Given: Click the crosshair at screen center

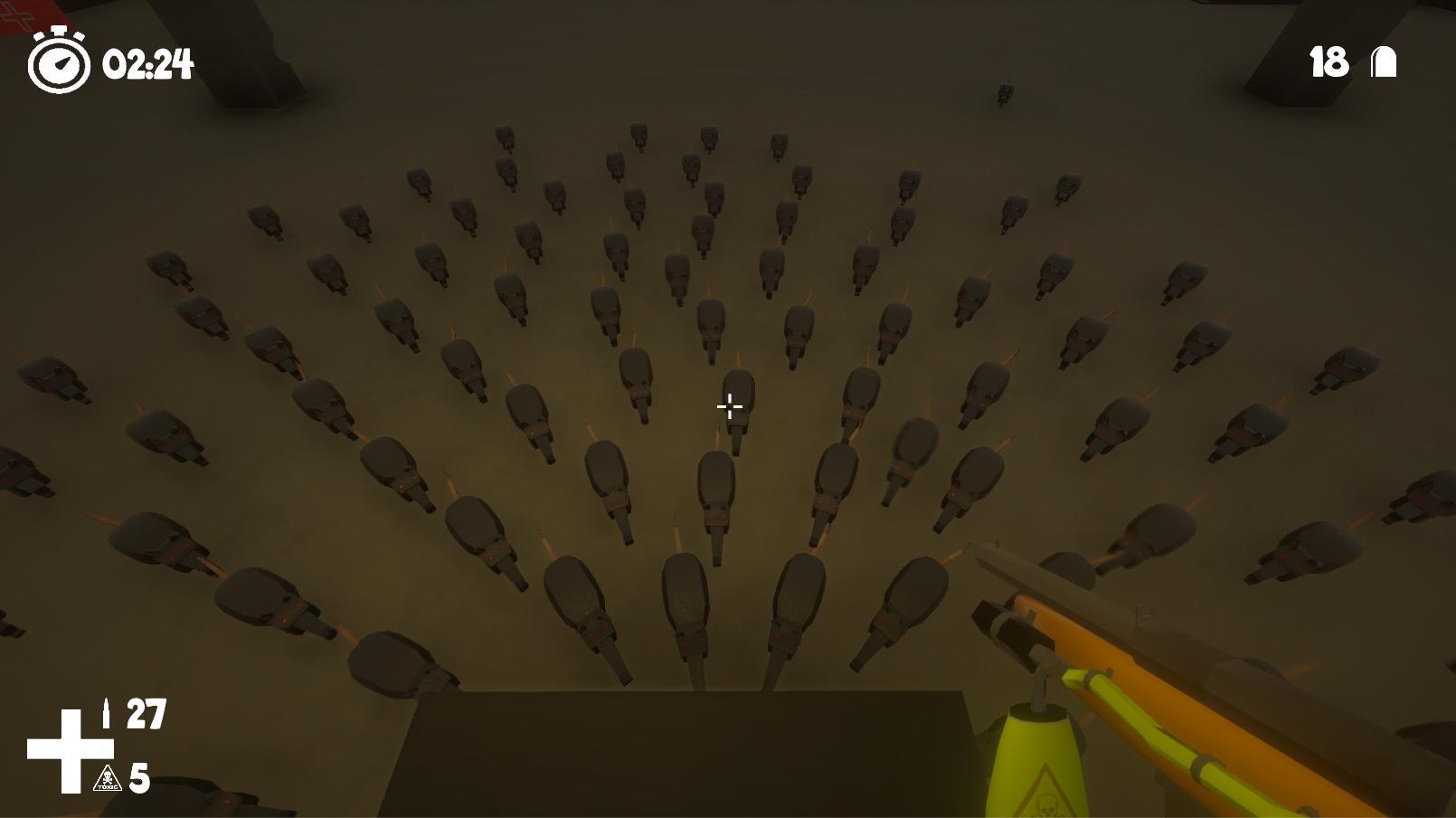Looking at the screenshot, I should point(728,407).
